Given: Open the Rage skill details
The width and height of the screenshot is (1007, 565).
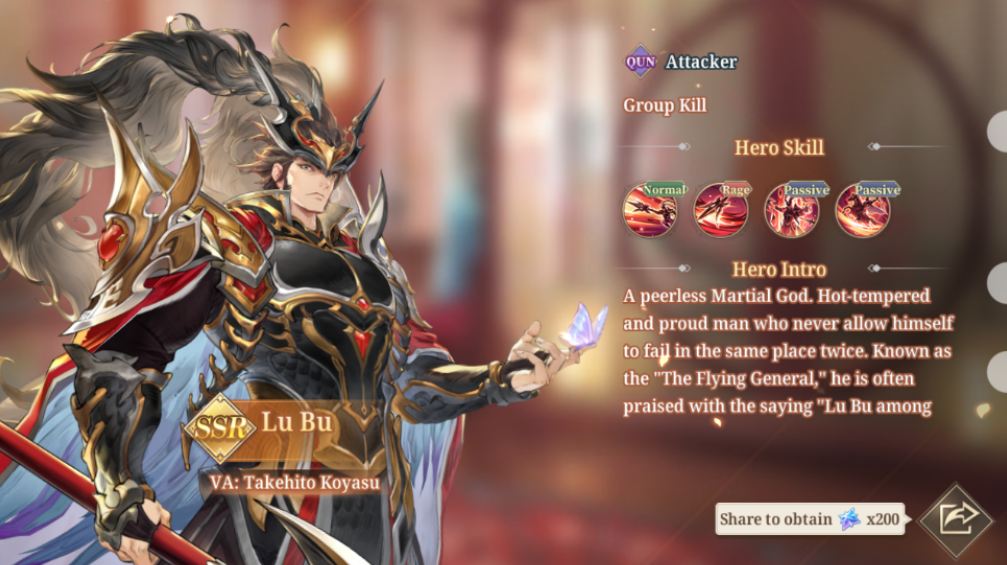Looking at the screenshot, I should coord(720,209).
